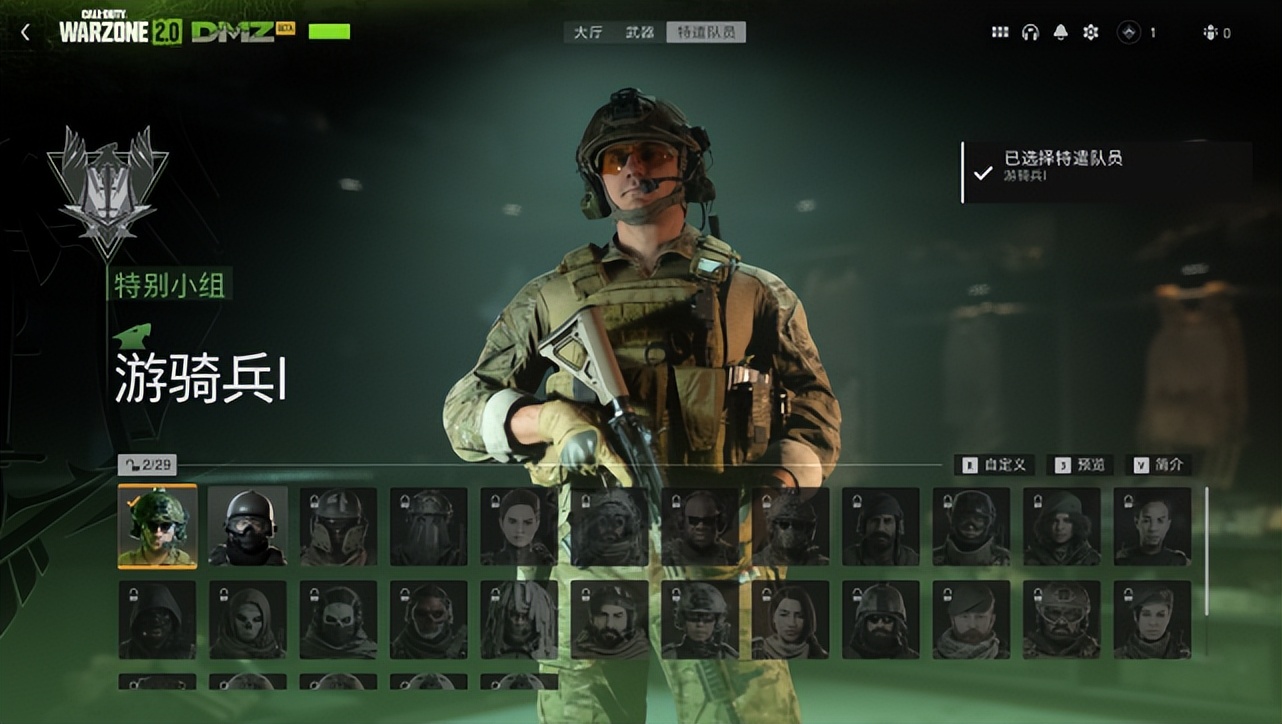1282x724 pixels.
Task: Pick the locked skull-mask hooded operator
Action: (247, 619)
